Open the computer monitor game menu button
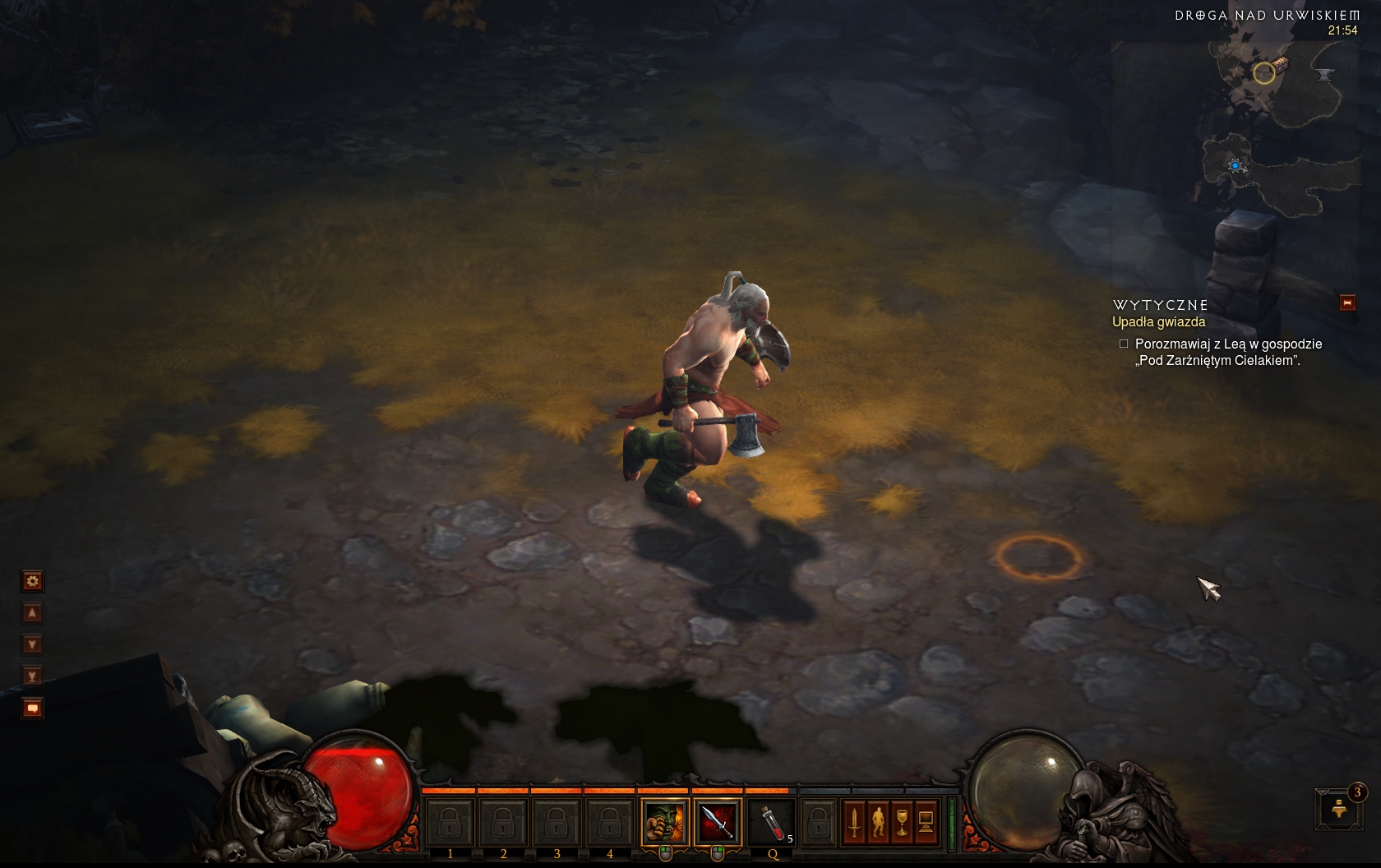The image size is (1381, 868). coord(926,821)
